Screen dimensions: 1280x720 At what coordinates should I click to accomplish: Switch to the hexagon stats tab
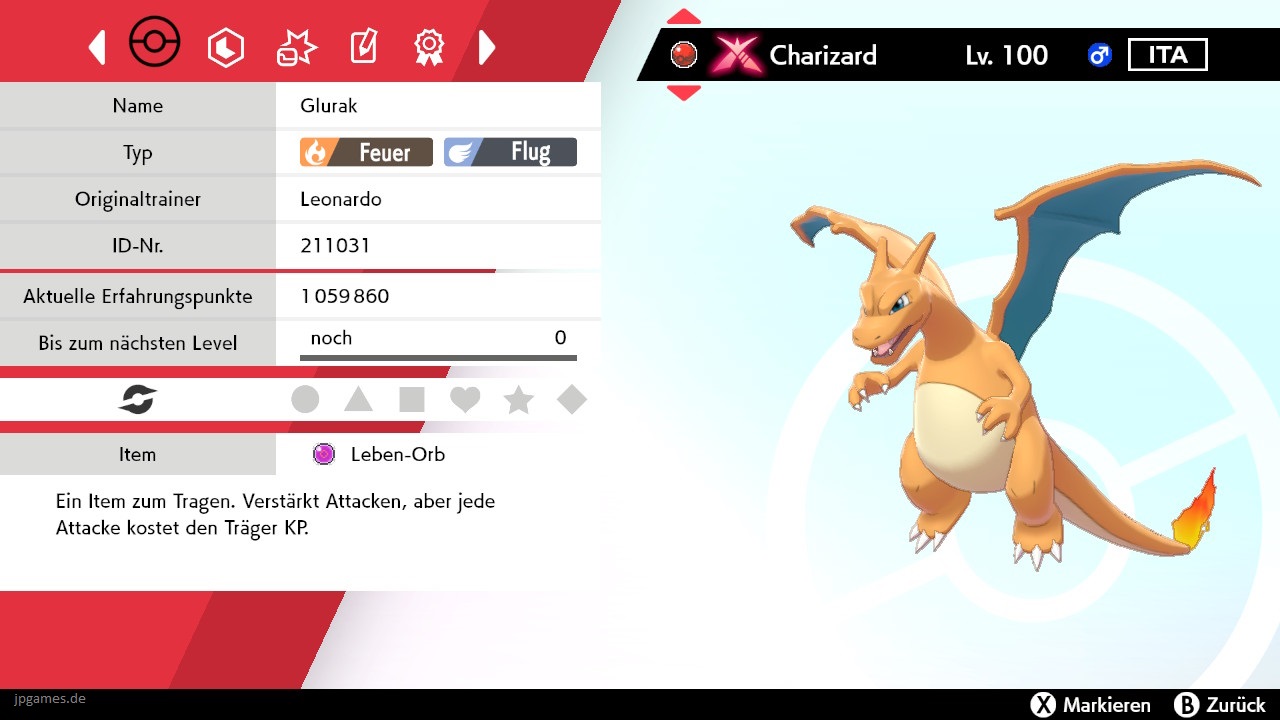[225, 47]
